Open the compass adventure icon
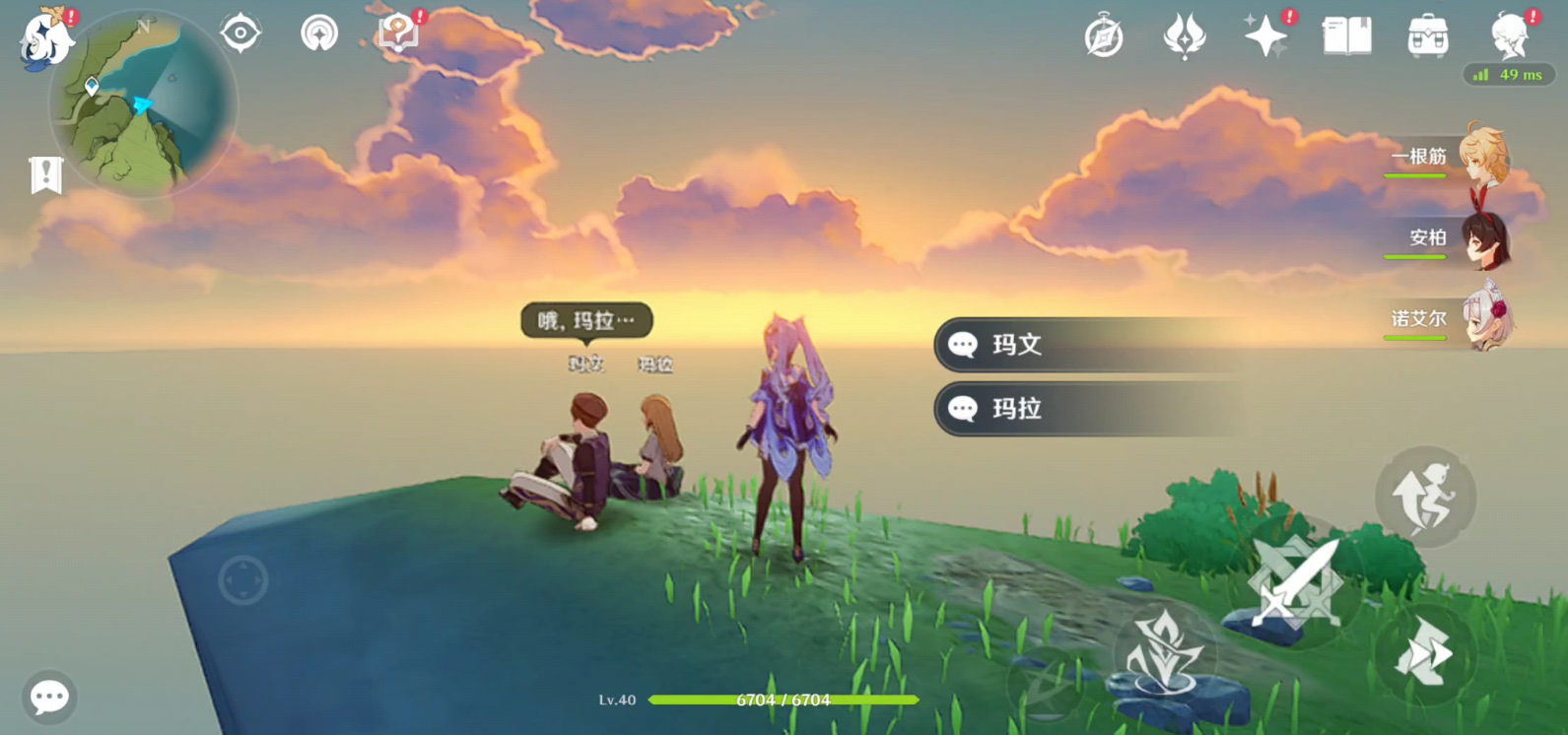Viewport: 1568px width, 735px height. click(1104, 37)
